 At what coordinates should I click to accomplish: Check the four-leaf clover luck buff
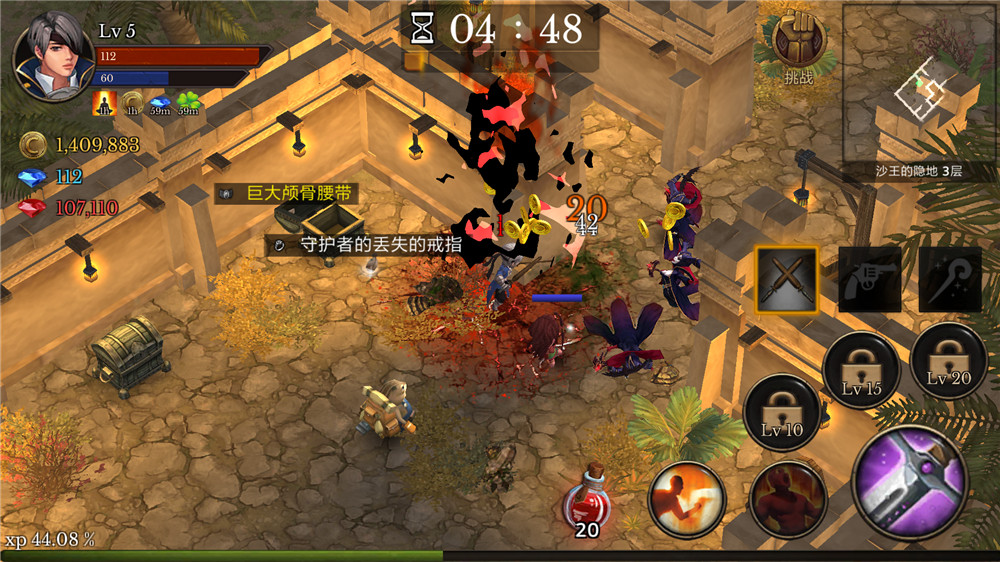(188, 103)
